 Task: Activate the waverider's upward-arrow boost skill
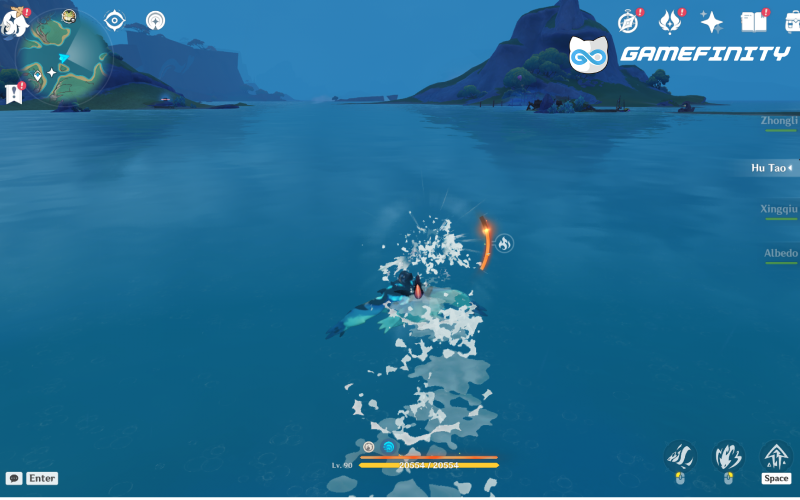point(776,457)
